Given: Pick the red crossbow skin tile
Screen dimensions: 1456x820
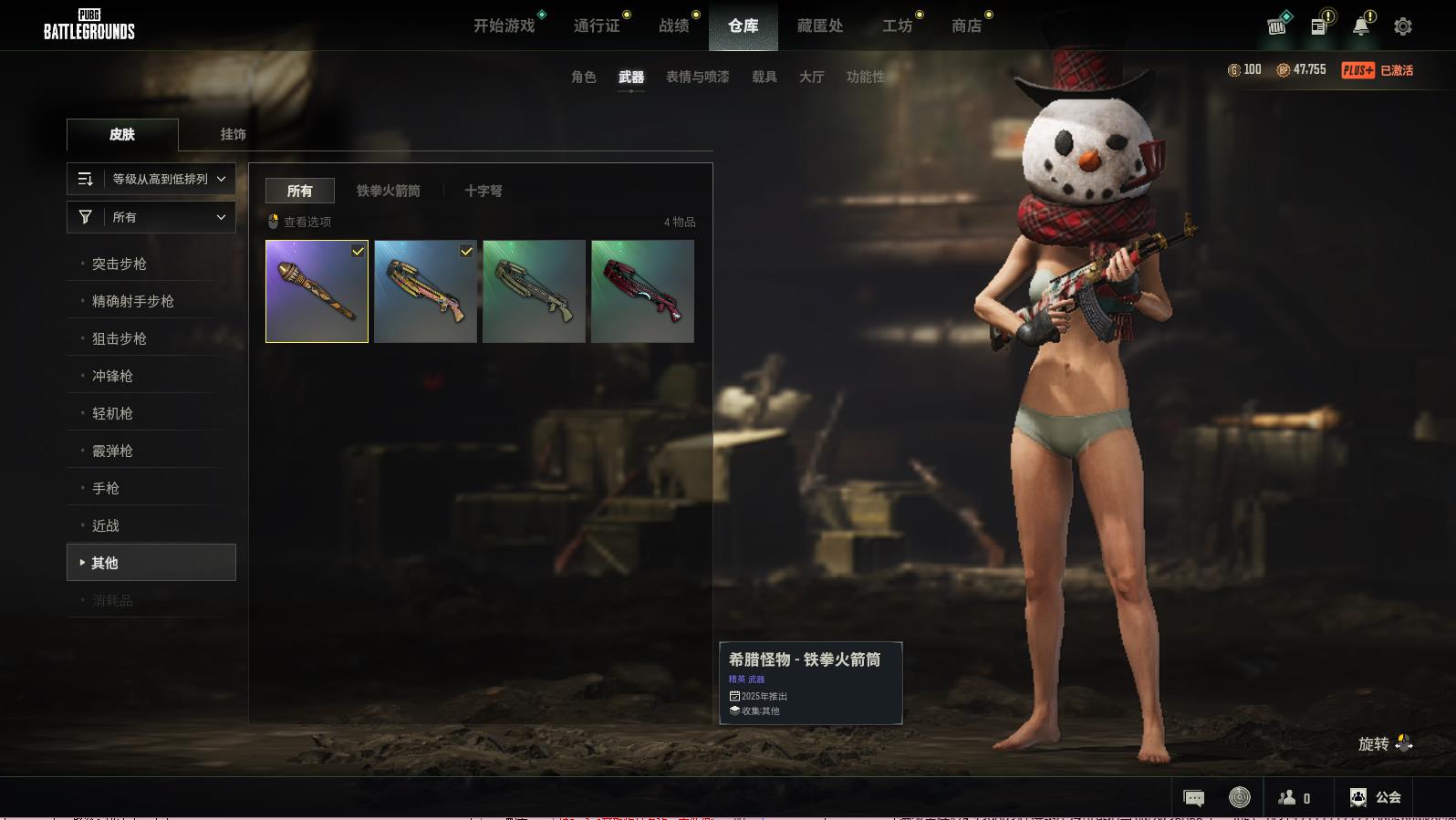Looking at the screenshot, I should [x=642, y=292].
